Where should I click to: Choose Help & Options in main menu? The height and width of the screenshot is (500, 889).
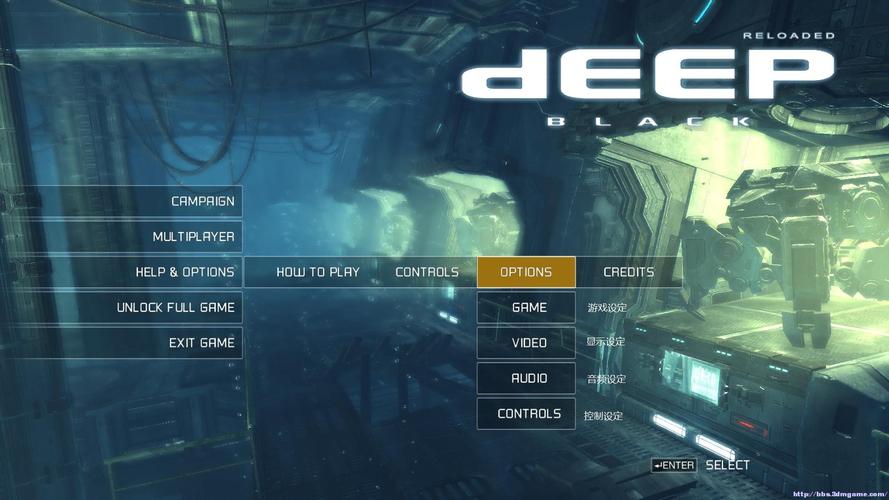(x=185, y=272)
